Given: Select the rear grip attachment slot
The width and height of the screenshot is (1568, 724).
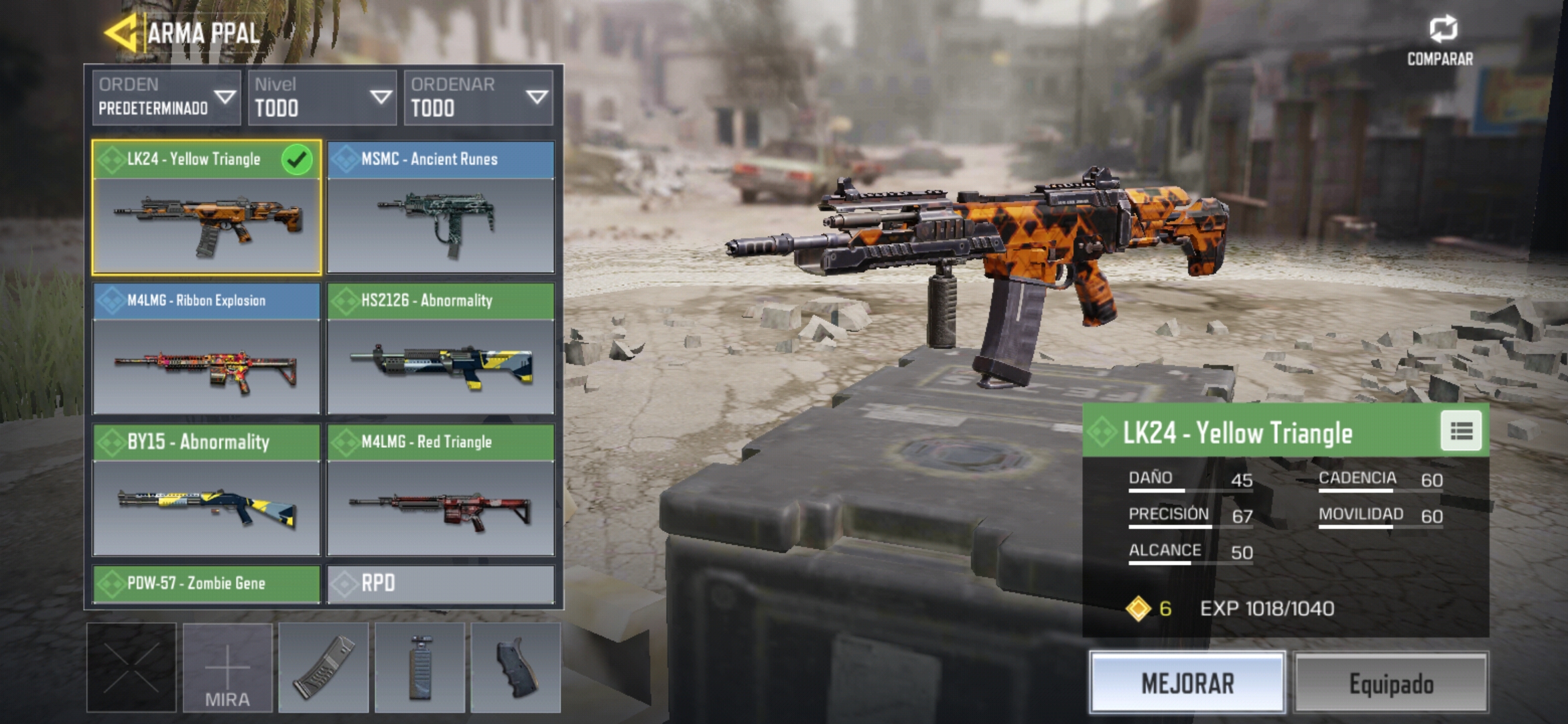Looking at the screenshot, I should (516, 668).
